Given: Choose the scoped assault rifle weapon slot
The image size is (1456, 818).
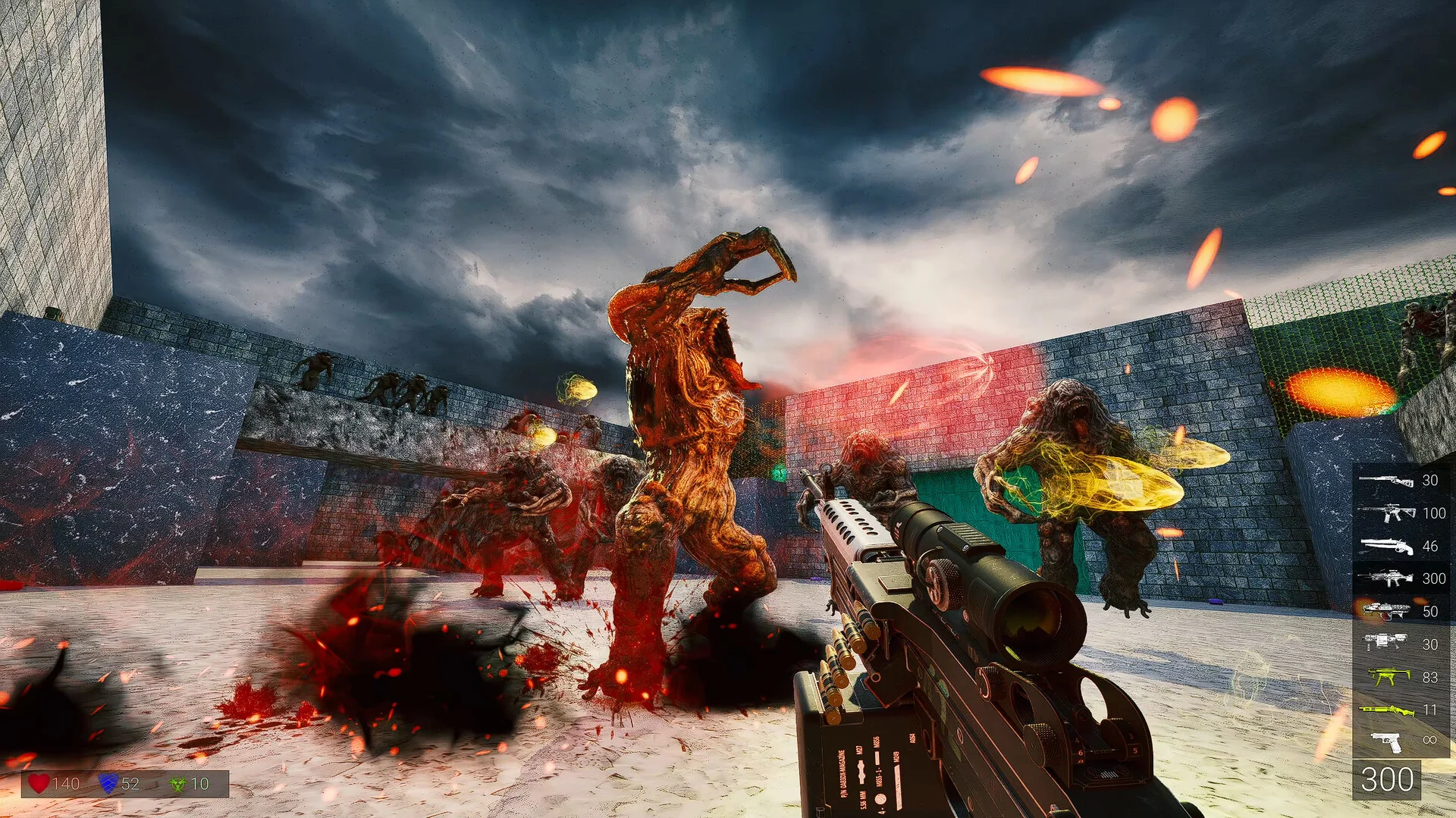Looking at the screenshot, I should coord(1385,513).
